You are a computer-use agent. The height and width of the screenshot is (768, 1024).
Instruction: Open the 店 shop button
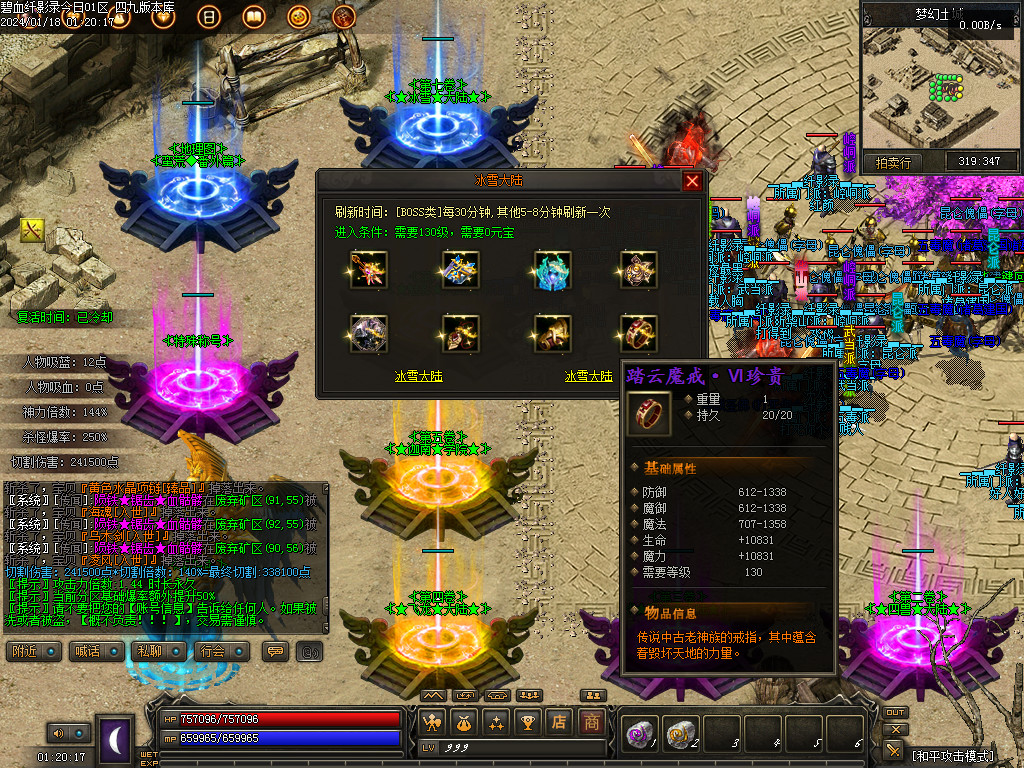click(560, 721)
